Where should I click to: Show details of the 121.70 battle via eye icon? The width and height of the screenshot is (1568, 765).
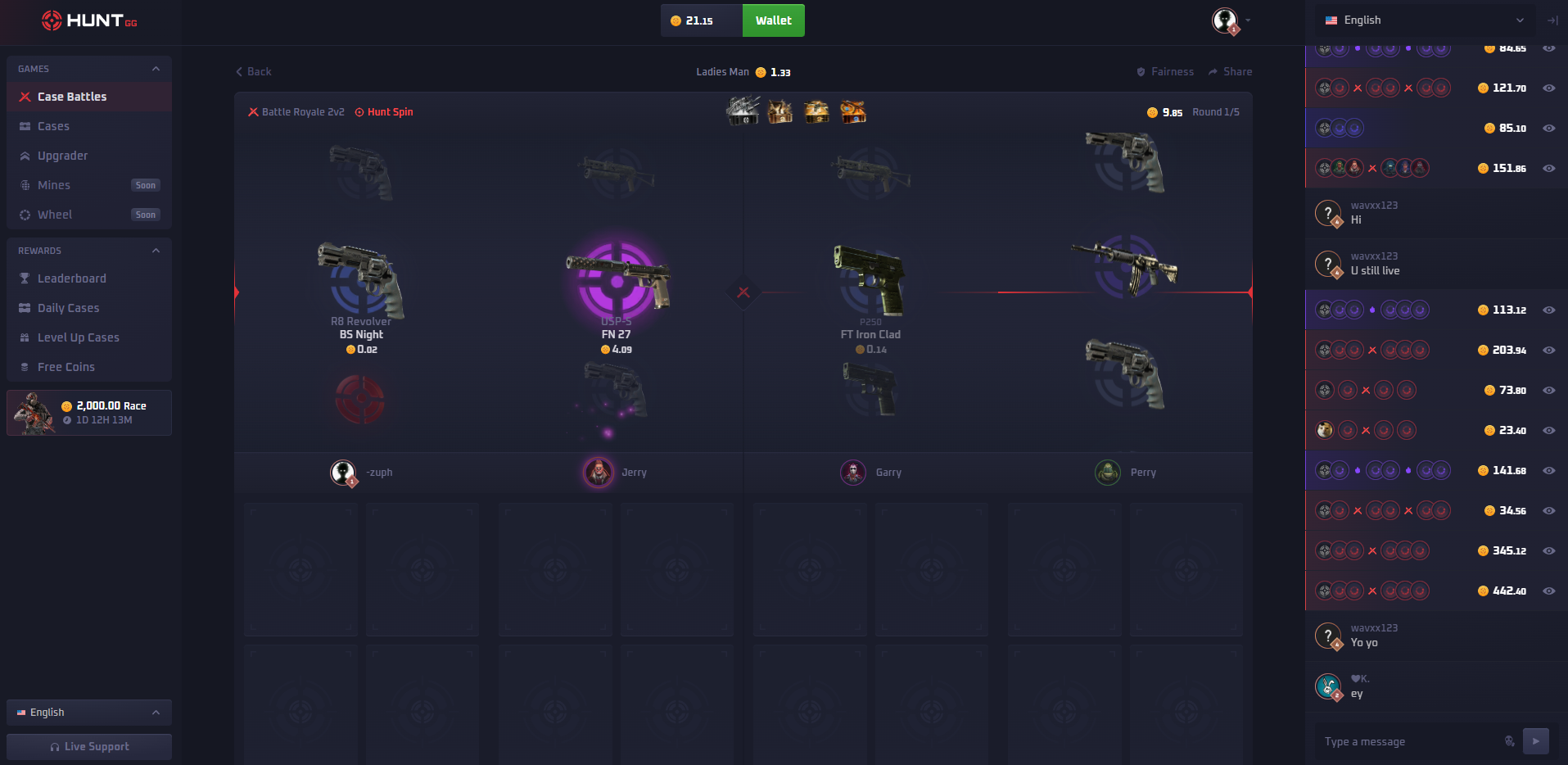coord(1548,88)
